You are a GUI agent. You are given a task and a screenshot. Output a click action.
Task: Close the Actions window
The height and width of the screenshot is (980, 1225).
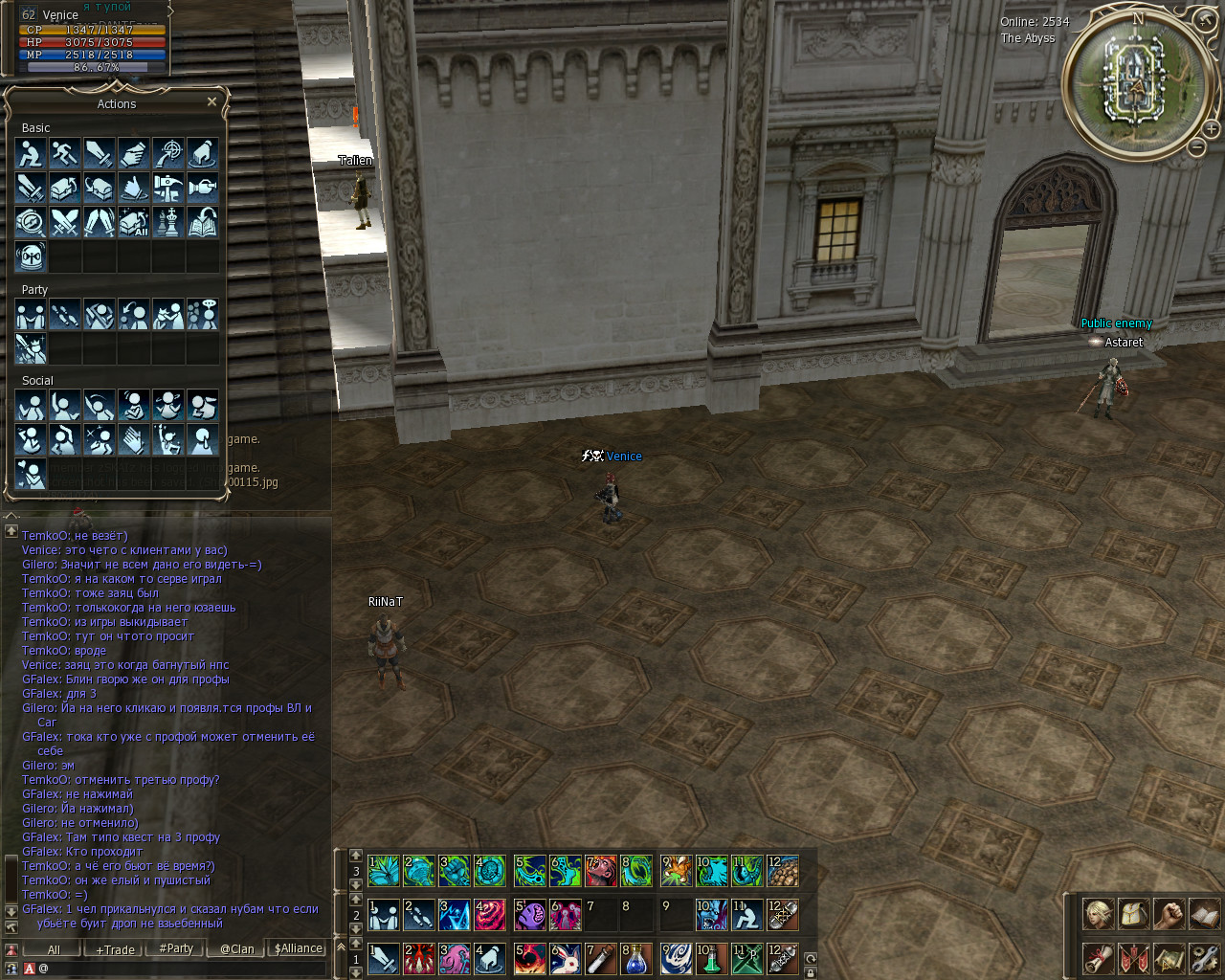[212, 101]
